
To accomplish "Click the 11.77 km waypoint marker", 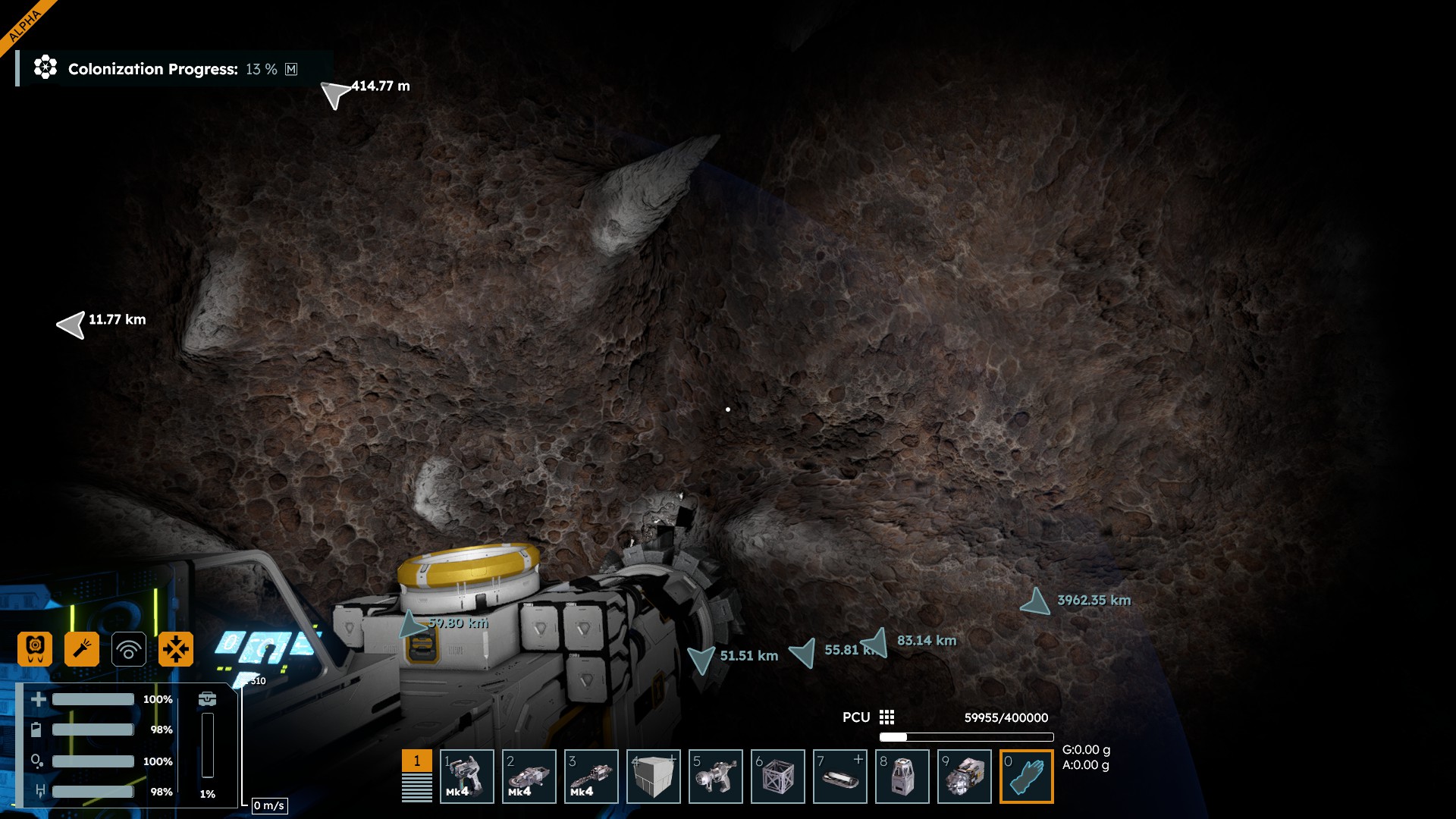I will click(72, 325).
